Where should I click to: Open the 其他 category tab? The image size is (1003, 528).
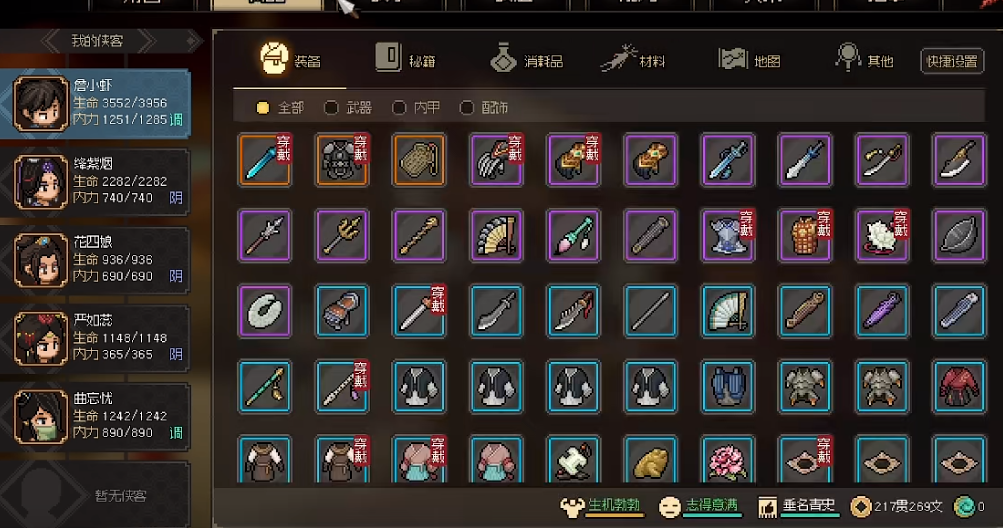point(865,60)
